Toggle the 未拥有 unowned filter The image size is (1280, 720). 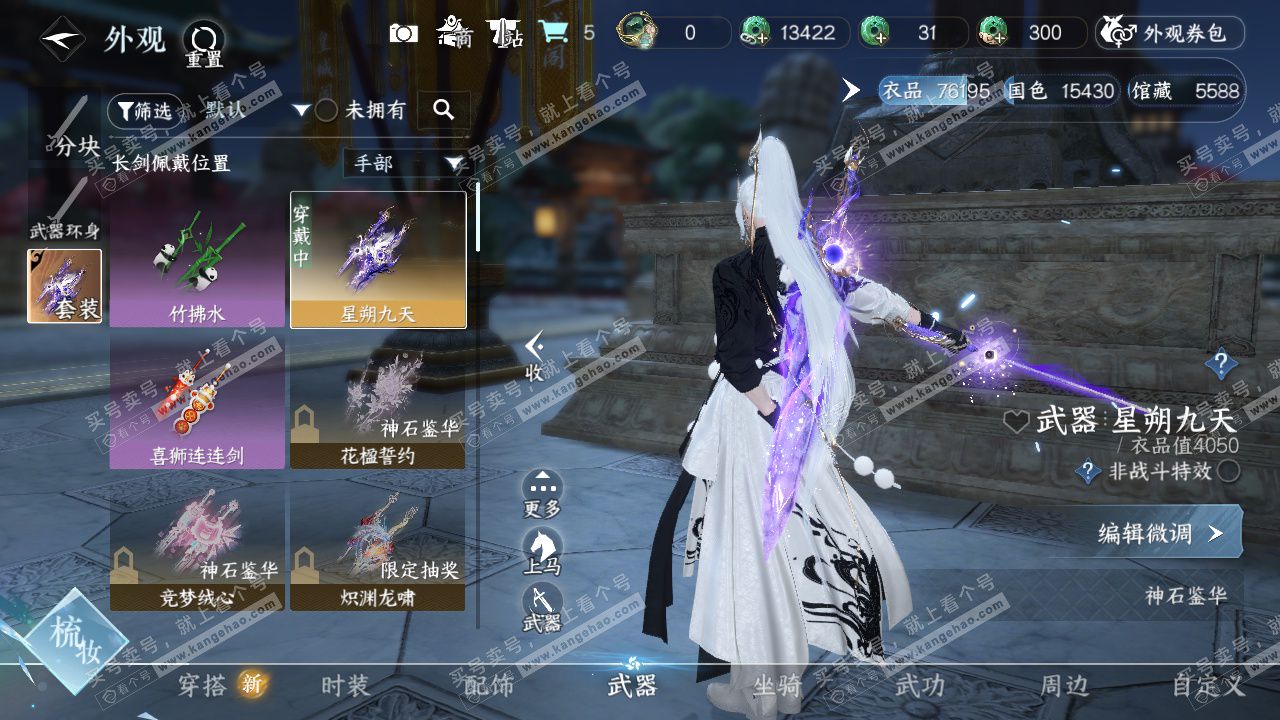[x=327, y=111]
